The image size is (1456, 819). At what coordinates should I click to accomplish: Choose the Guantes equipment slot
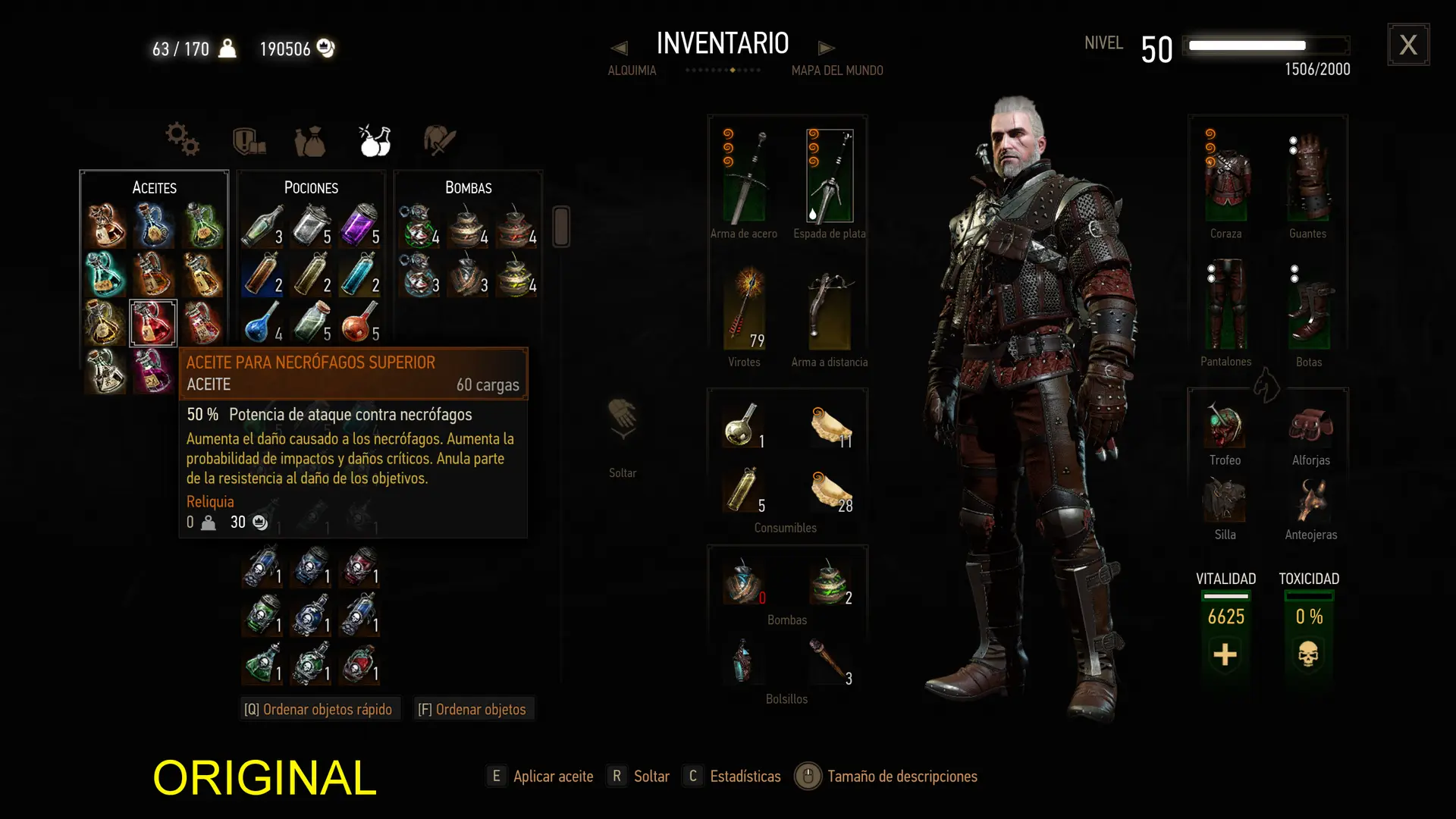(1308, 177)
